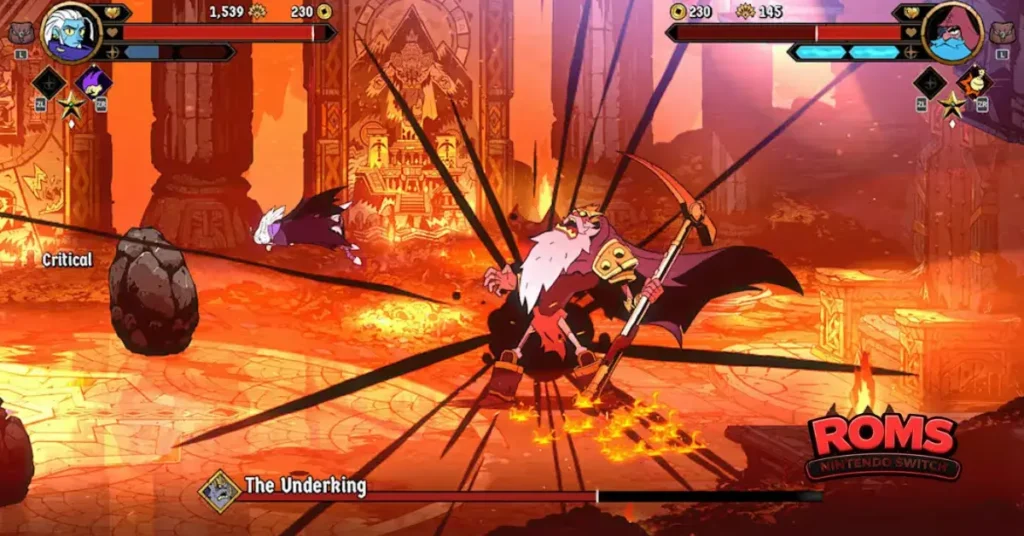Activate the bomb ability icon
The width and height of the screenshot is (1024, 536).
point(974,82)
